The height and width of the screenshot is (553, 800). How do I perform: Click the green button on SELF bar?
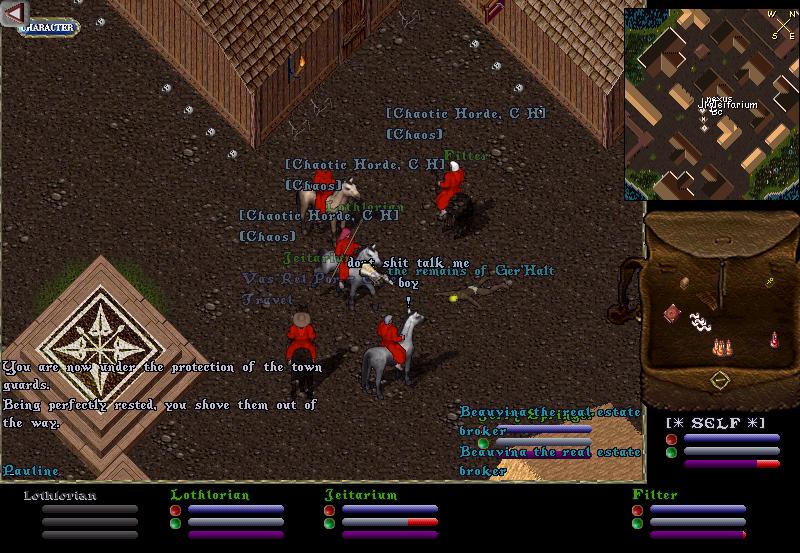pyautogui.click(x=672, y=452)
